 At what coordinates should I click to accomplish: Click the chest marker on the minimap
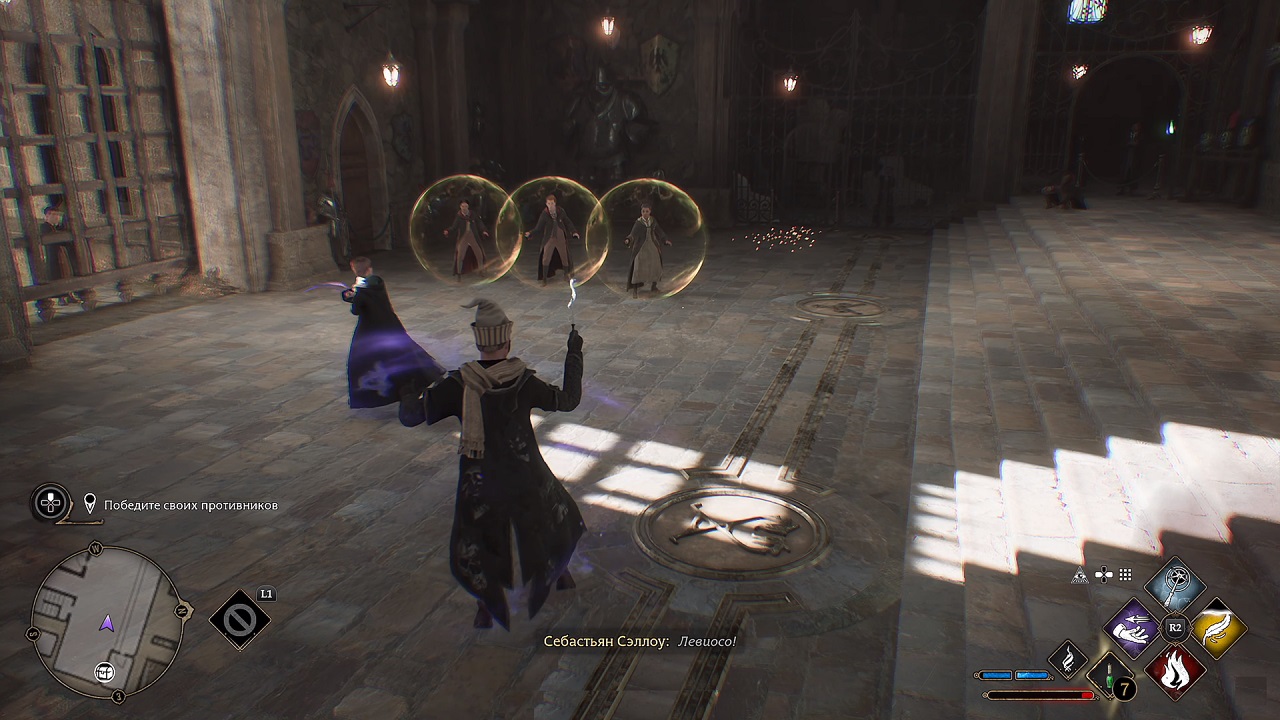pos(103,673)
